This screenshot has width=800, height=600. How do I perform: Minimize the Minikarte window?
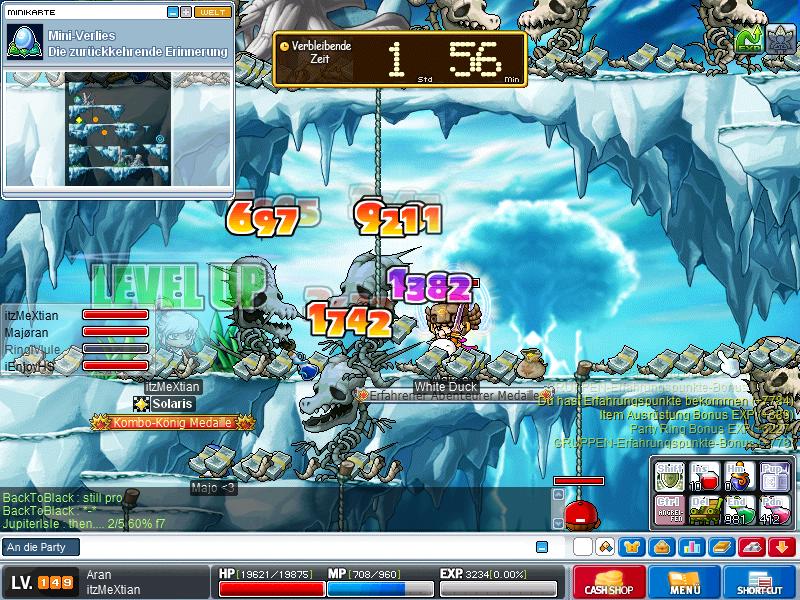(172, 12)
